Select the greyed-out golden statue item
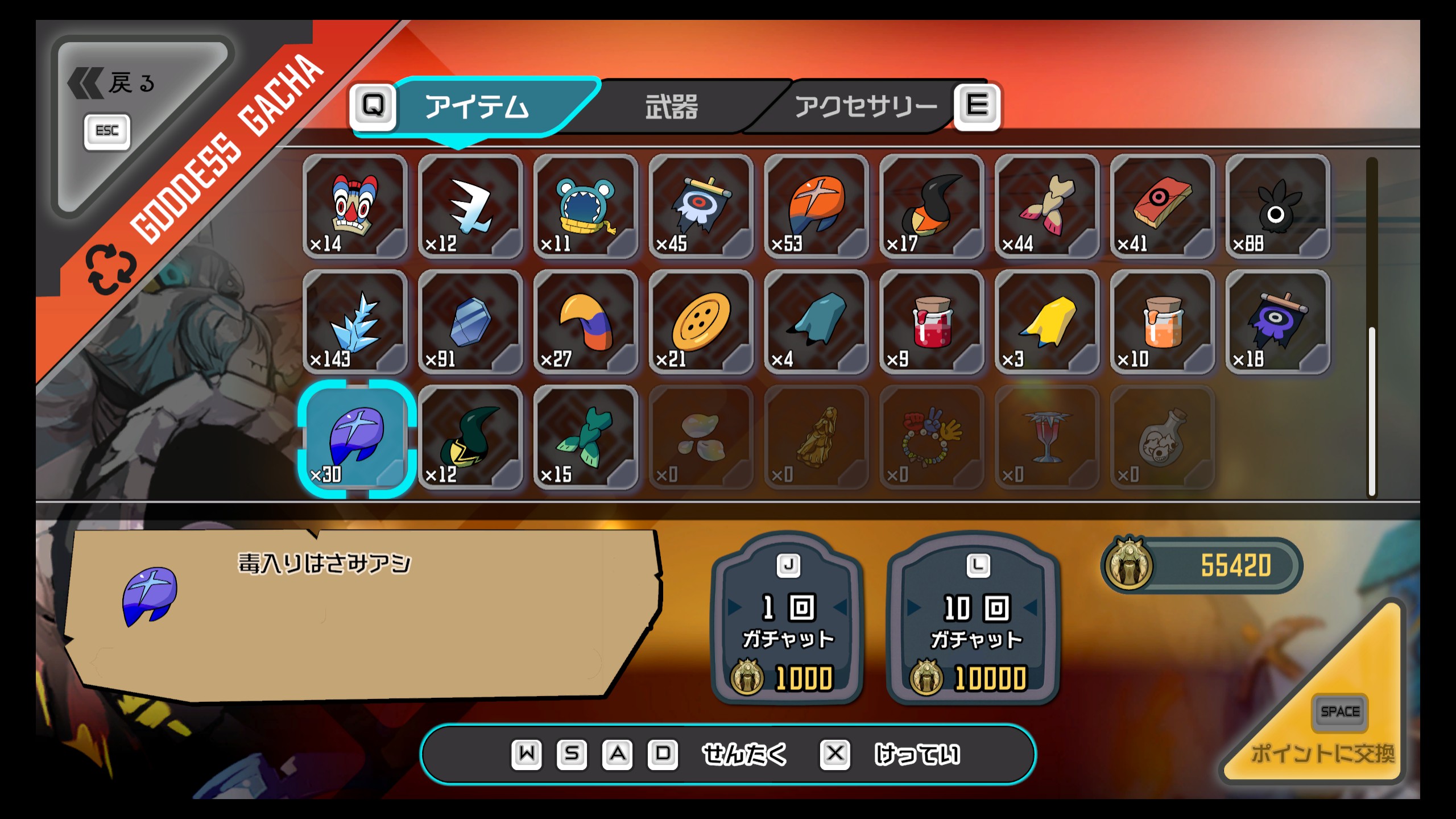This screenshot has width=1456, height=819. [x=817, y=438]
